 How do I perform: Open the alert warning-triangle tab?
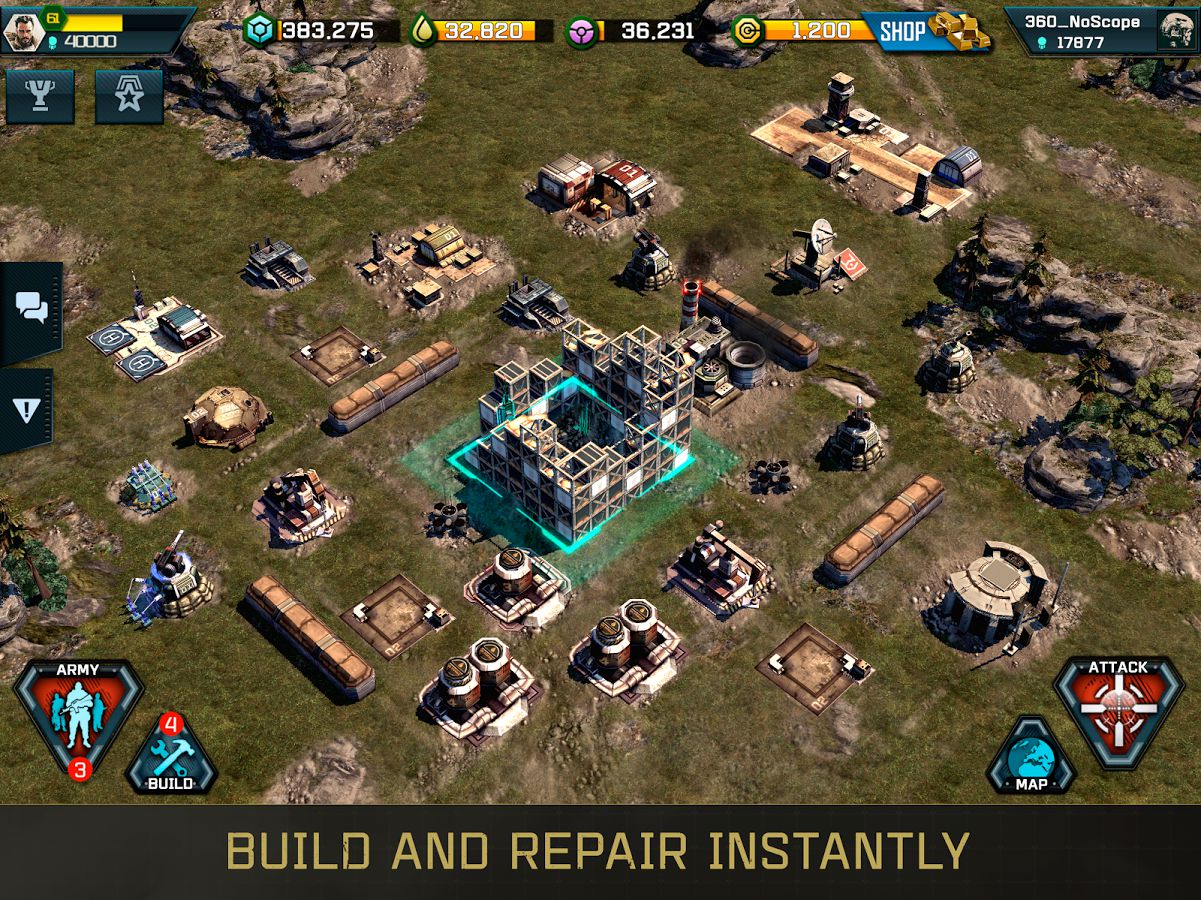[x=27, y=410]
